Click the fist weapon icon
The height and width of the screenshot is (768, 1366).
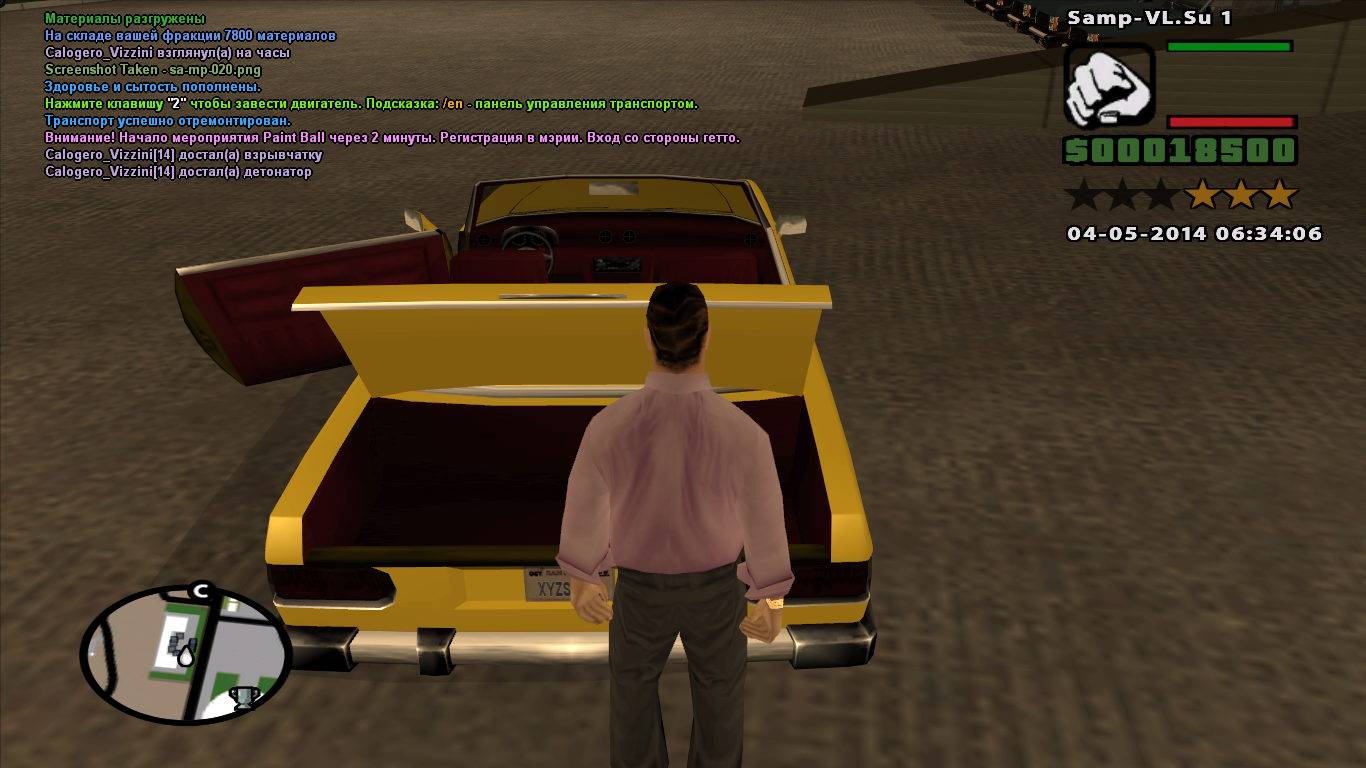tap(1109, 87)
